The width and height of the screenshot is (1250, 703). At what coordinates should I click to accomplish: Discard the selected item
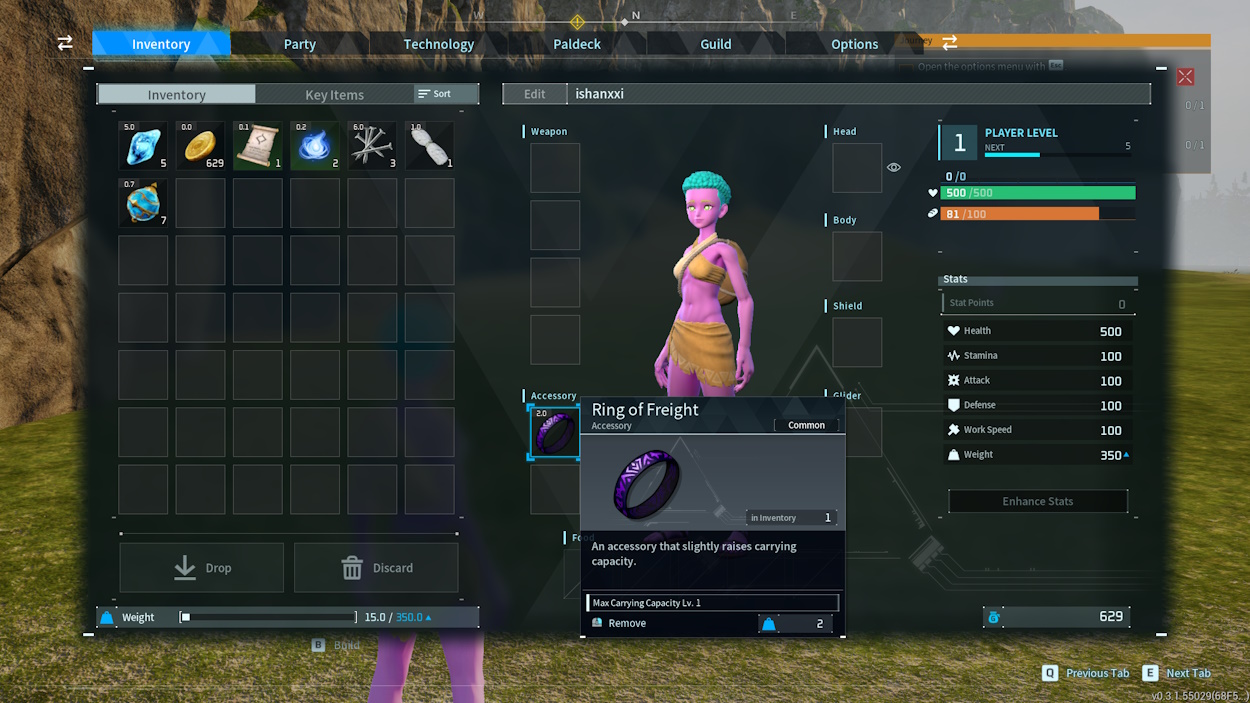coord(376,568)
